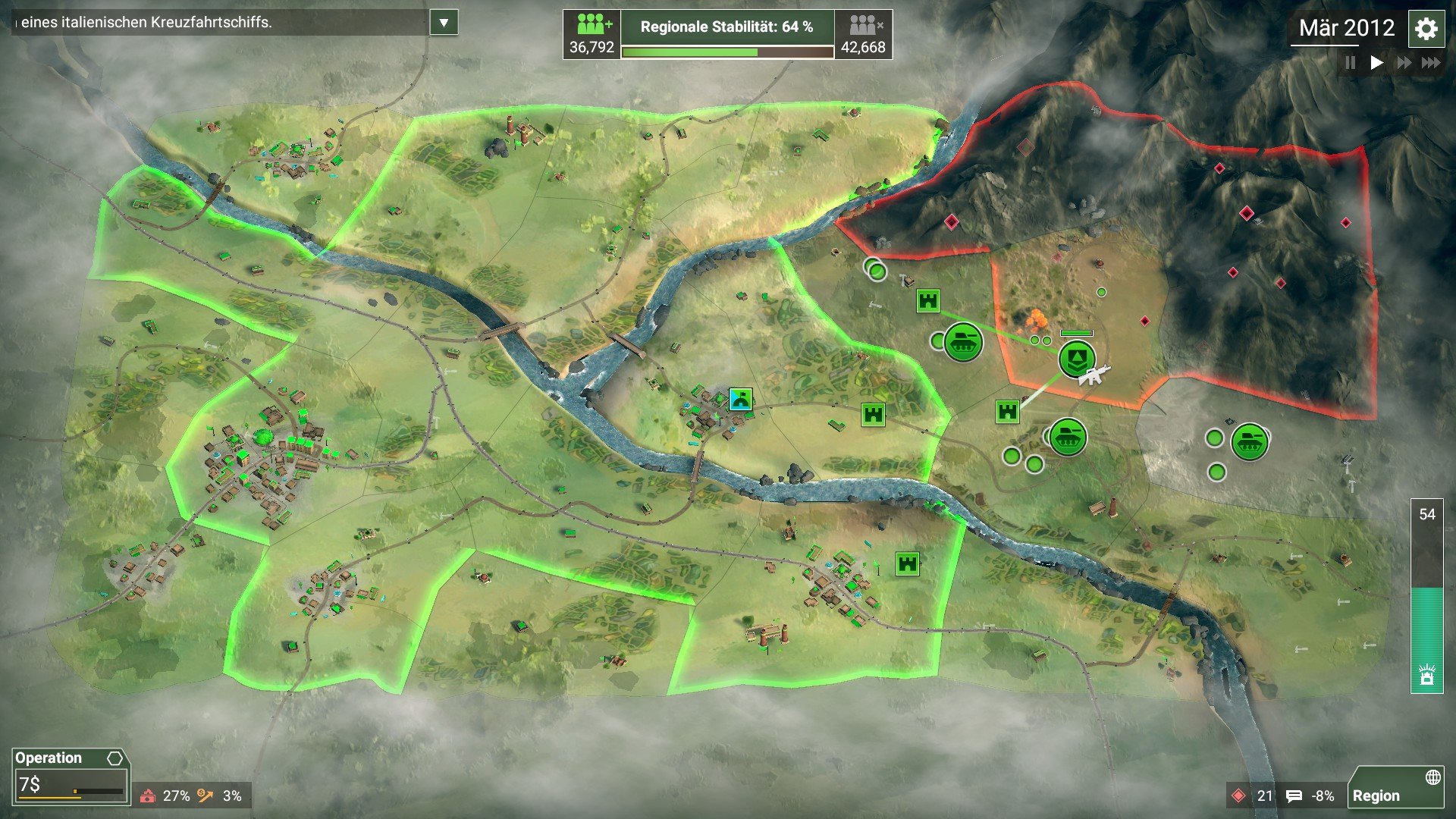1456x819 pixels.
Task: Open the settings gear menu
Action: tap(1426, 30)
